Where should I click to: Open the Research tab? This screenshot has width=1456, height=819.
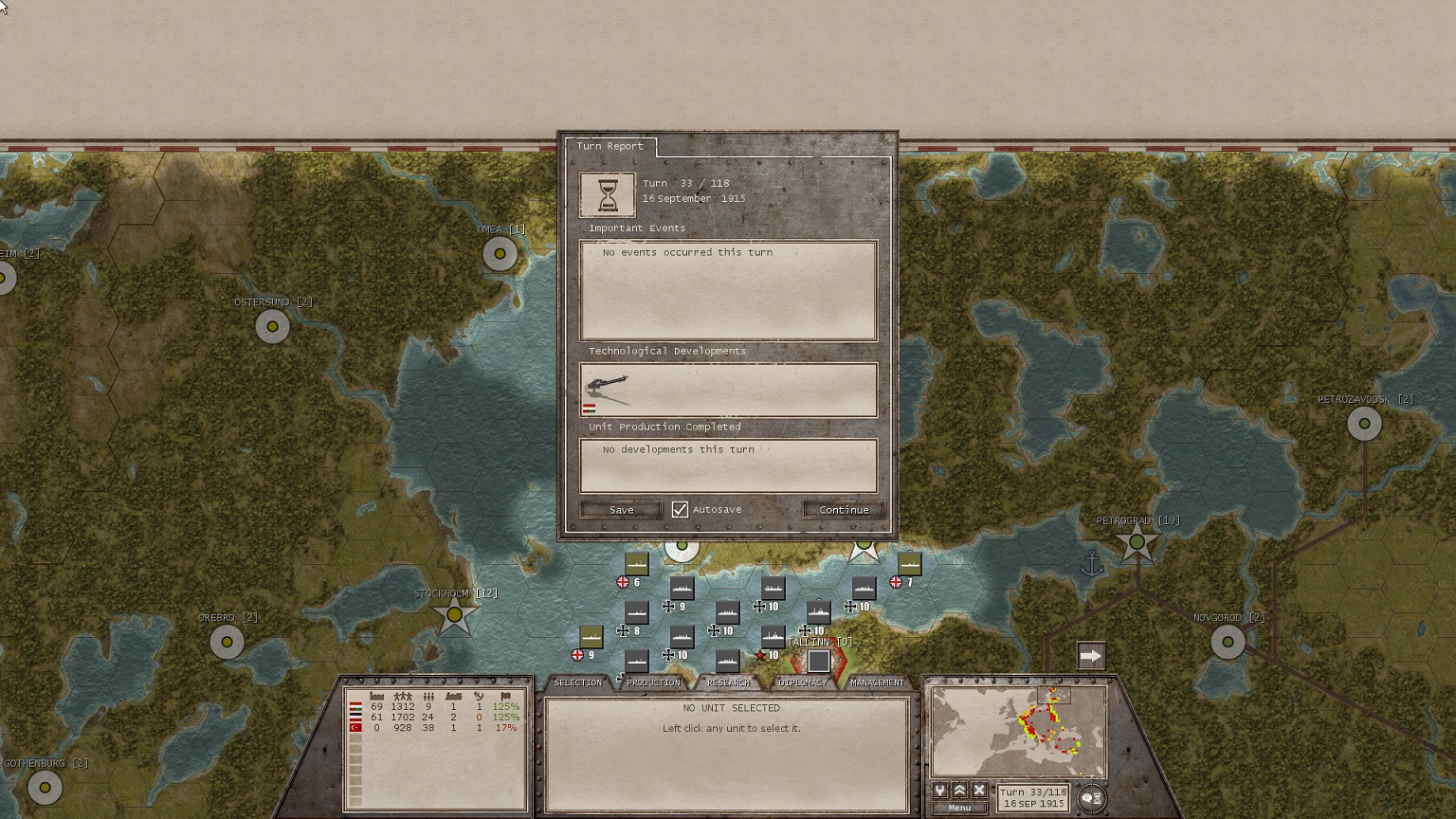(728, 682)
